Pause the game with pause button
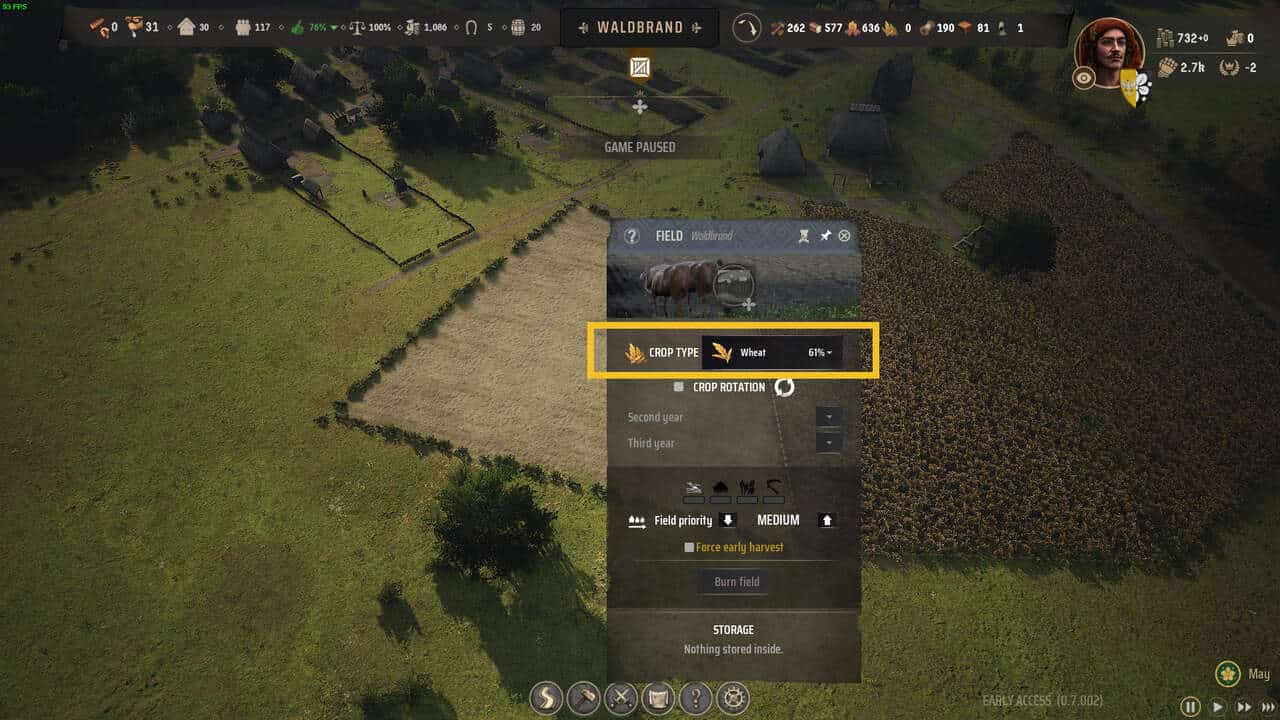This screenshot has height=720, width=1280. point(1190,706)
